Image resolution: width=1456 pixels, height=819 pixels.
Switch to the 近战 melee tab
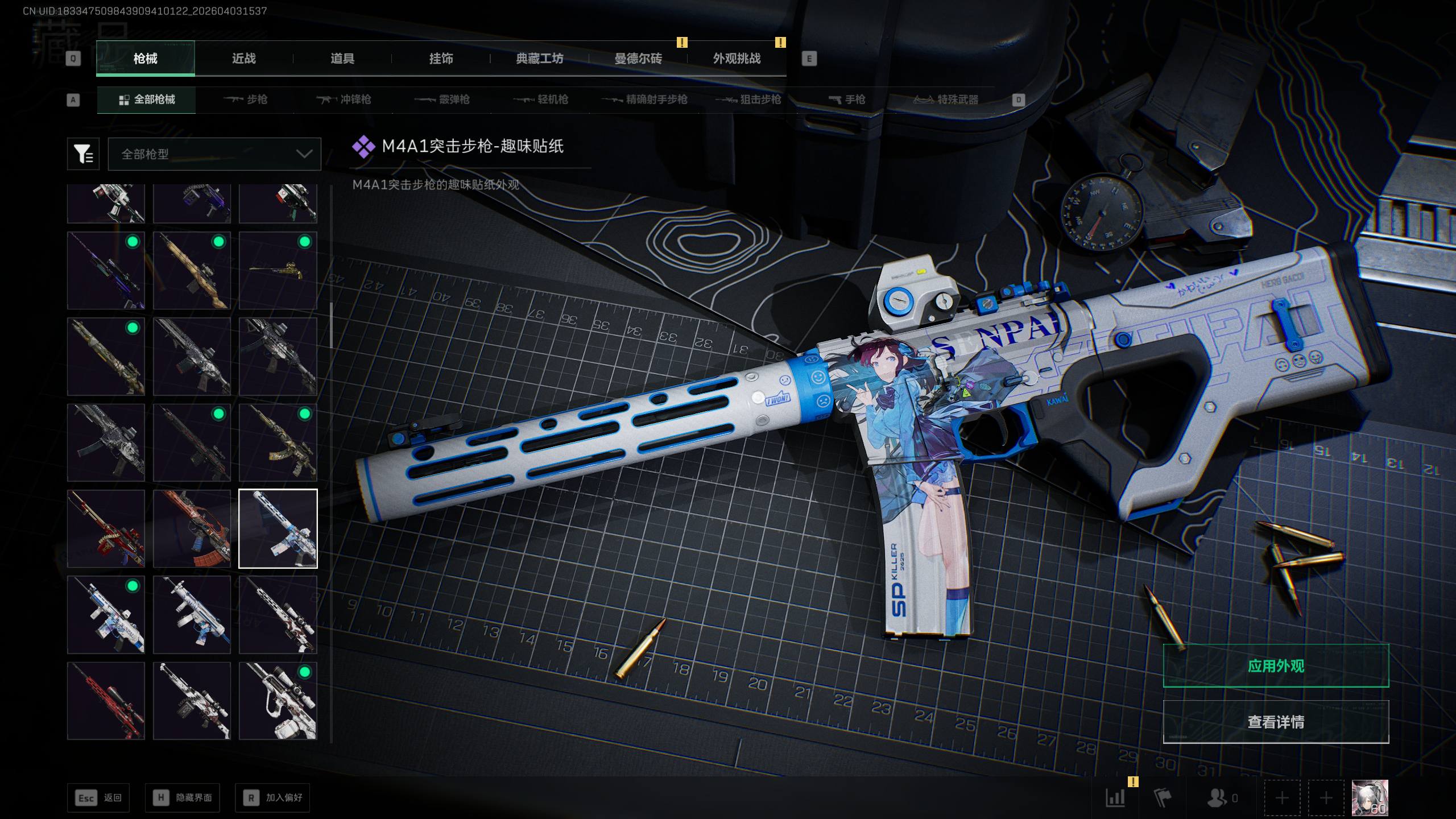tap(243, 59)
